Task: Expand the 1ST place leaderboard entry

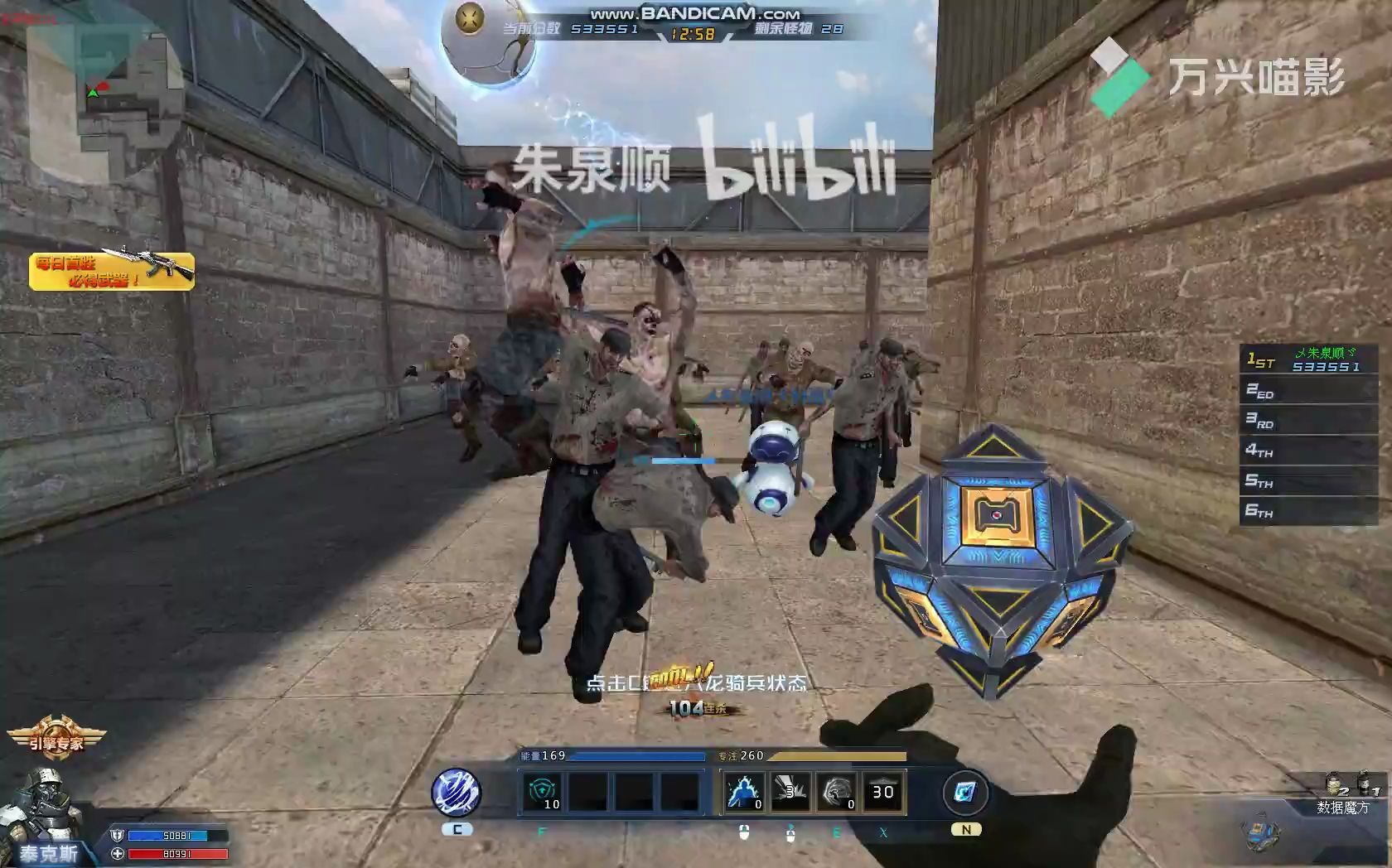Action: tap(1307, 361)
